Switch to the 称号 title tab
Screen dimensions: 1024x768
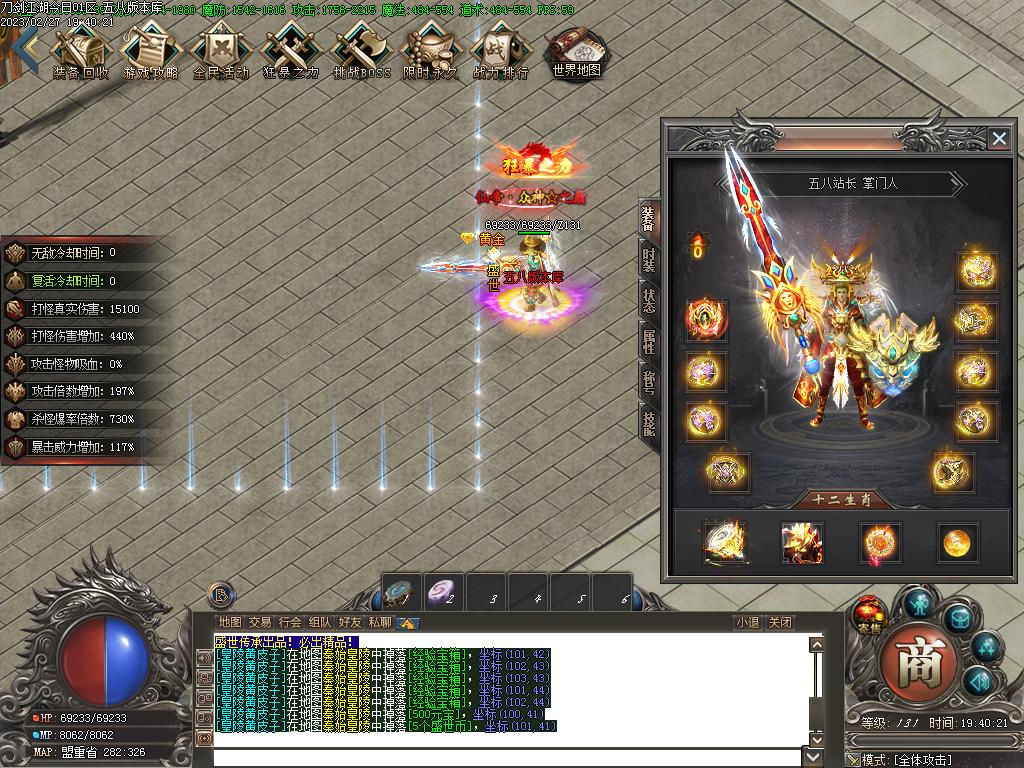pos(649,382)
